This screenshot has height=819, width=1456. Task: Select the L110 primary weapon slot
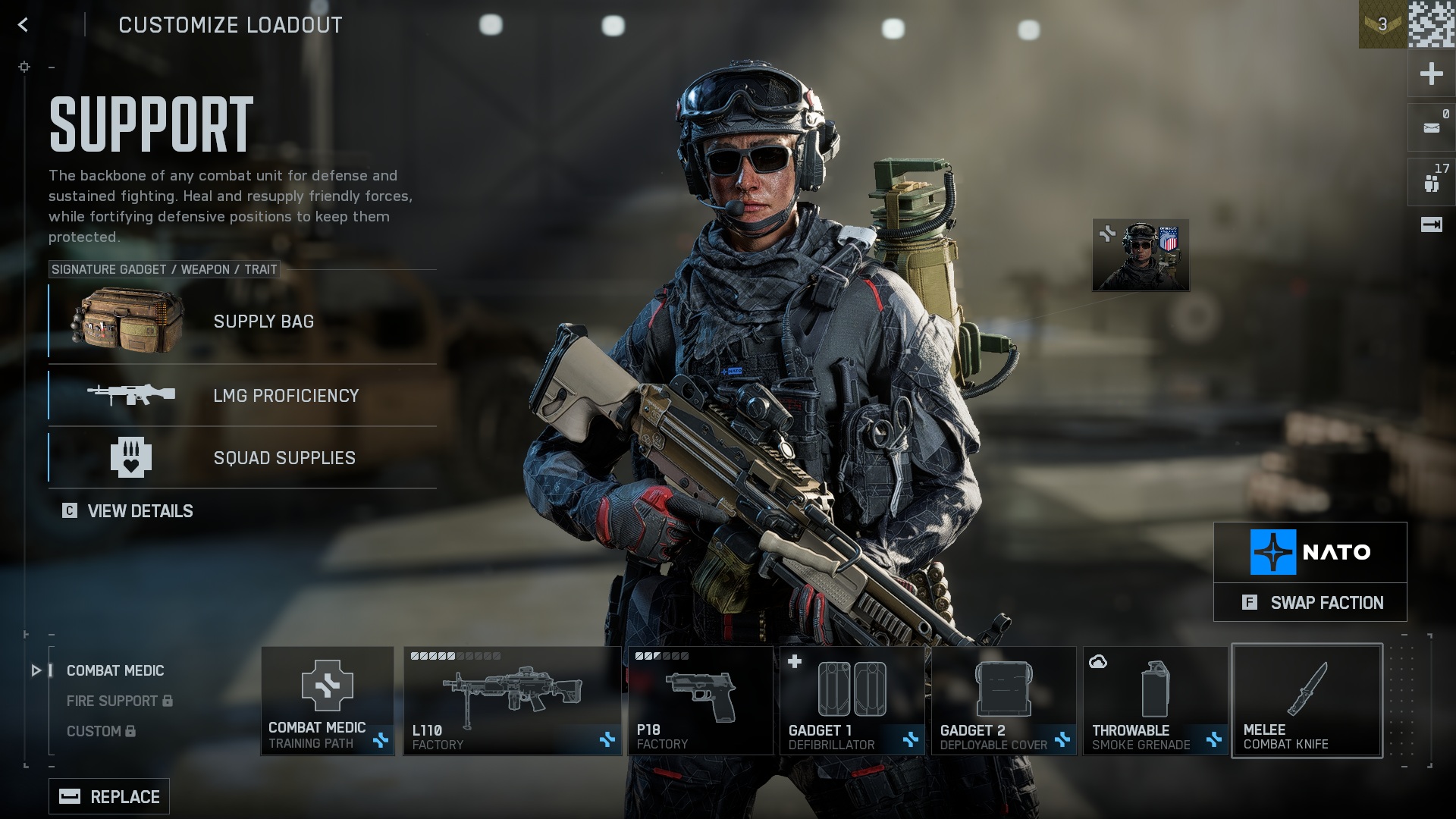tap(512, 700)
